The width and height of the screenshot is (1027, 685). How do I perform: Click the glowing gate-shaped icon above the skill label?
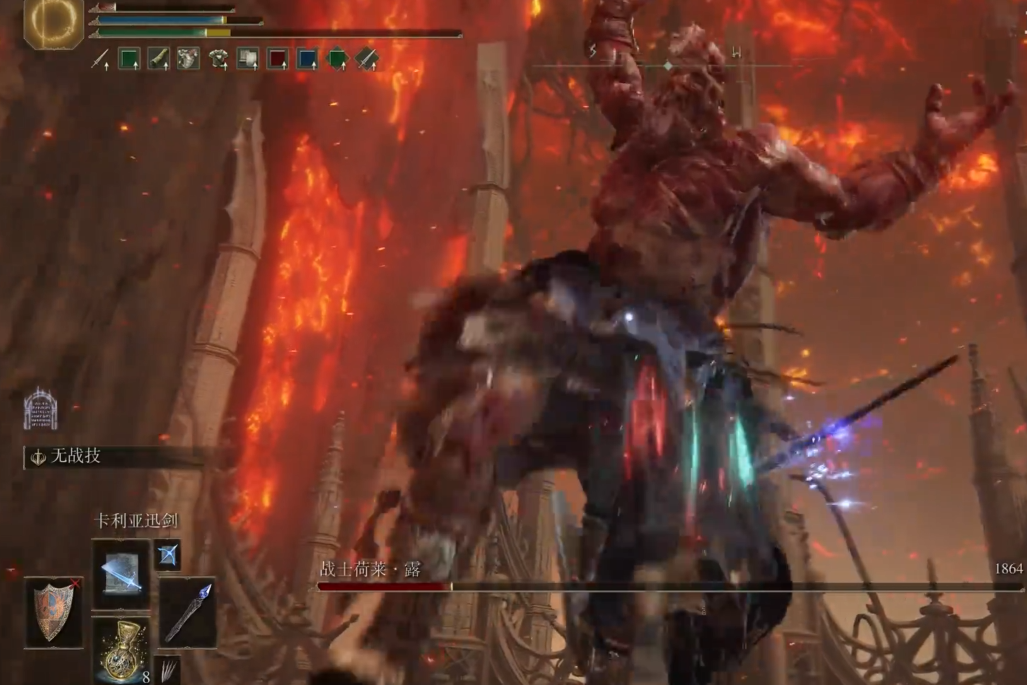point(39,410)
